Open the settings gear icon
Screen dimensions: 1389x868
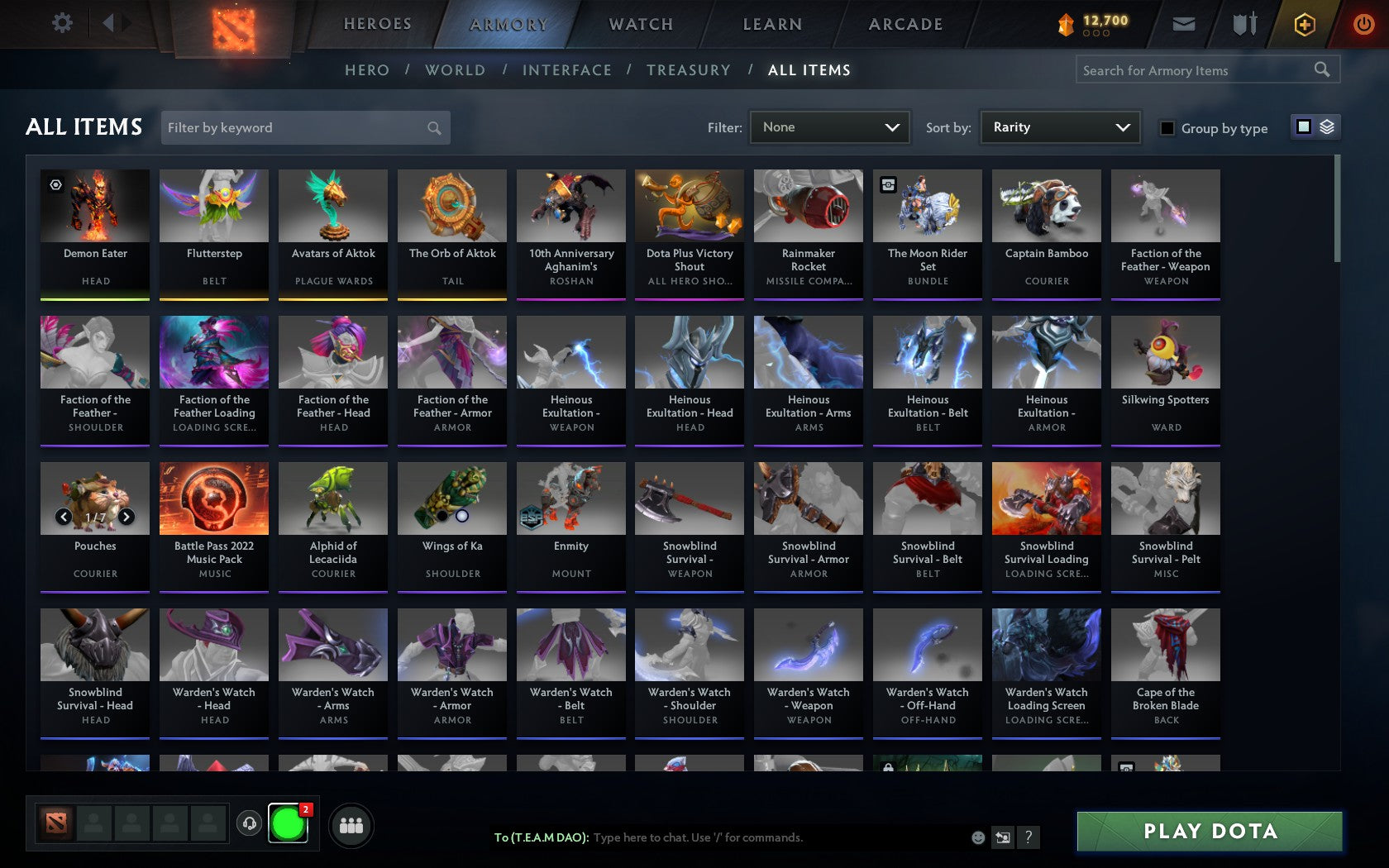coord(60,24)
